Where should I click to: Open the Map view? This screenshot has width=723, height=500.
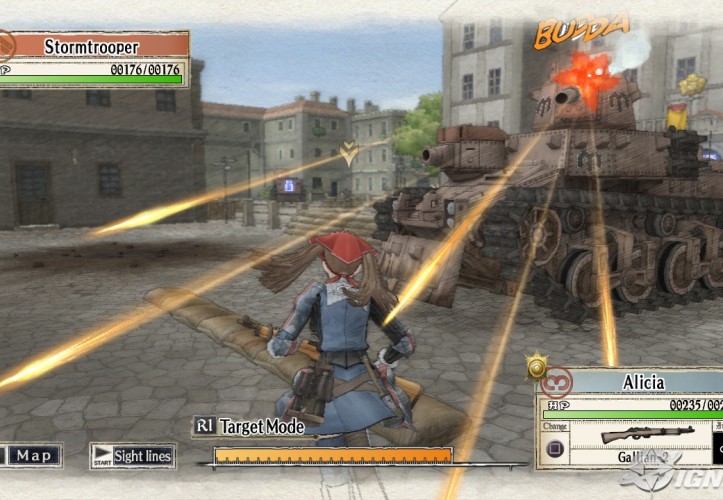[32, 456]
